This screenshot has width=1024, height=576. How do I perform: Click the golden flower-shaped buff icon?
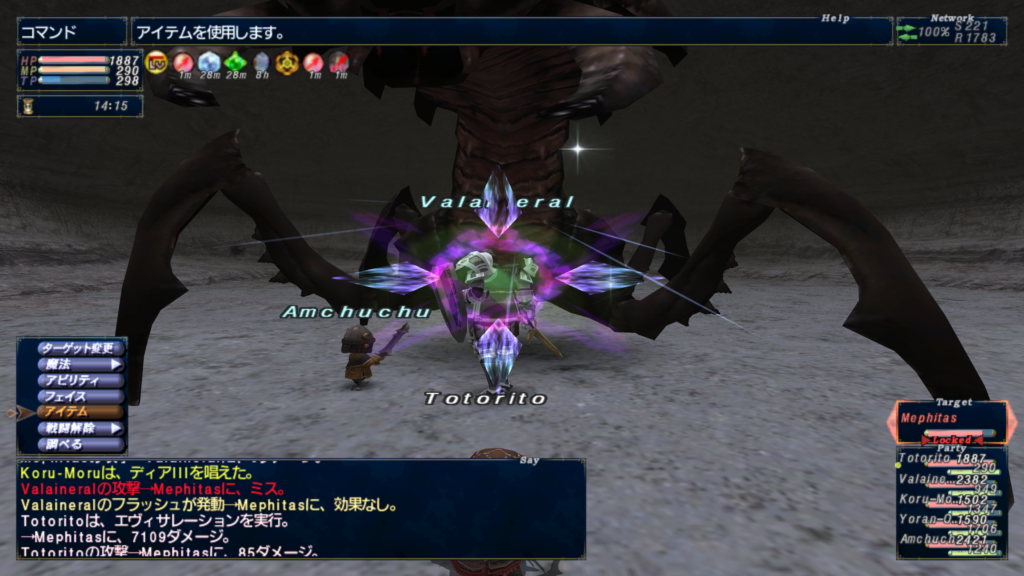click(x=287, y=62)
